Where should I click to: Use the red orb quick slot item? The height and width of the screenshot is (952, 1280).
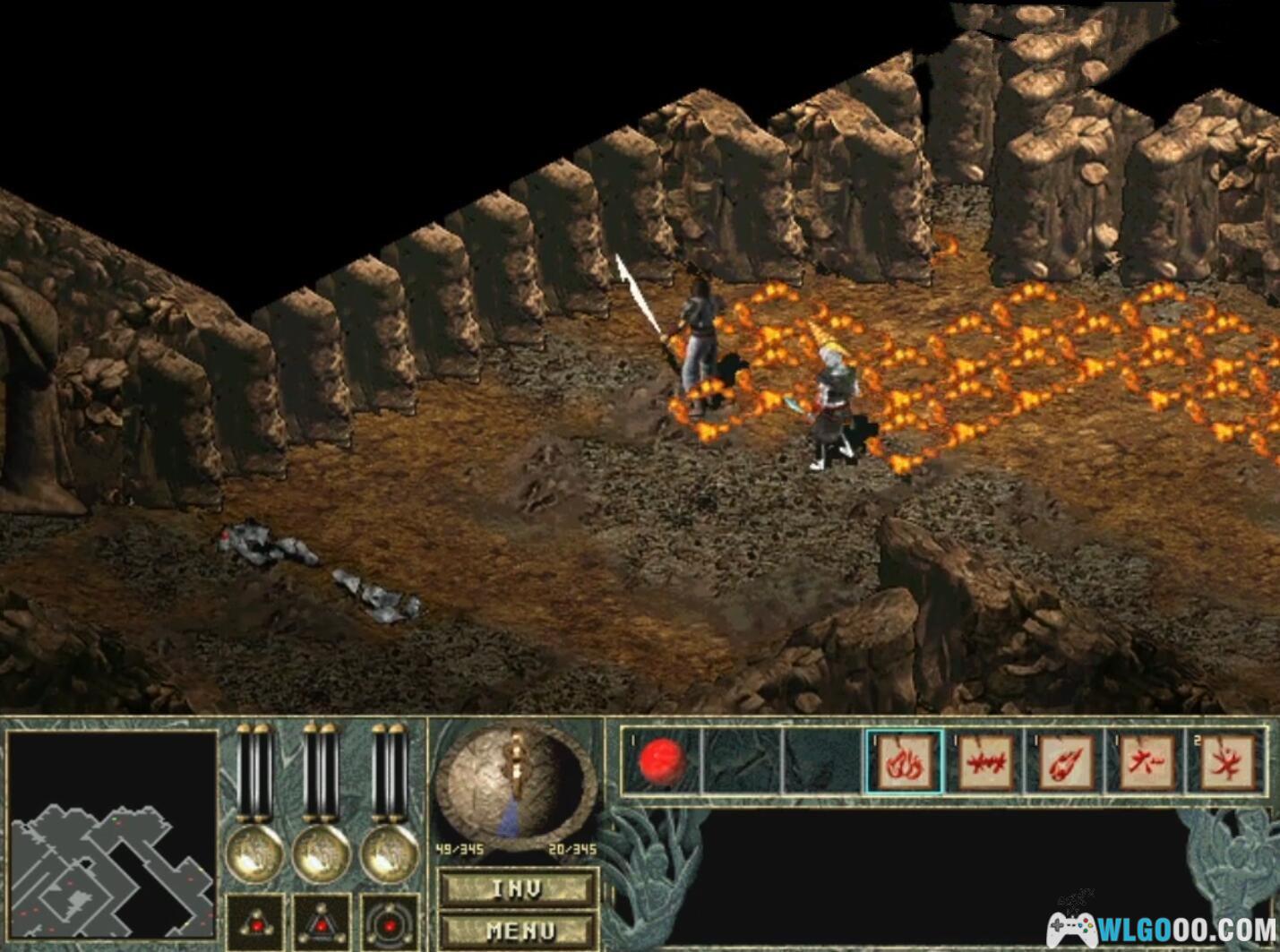662,761
